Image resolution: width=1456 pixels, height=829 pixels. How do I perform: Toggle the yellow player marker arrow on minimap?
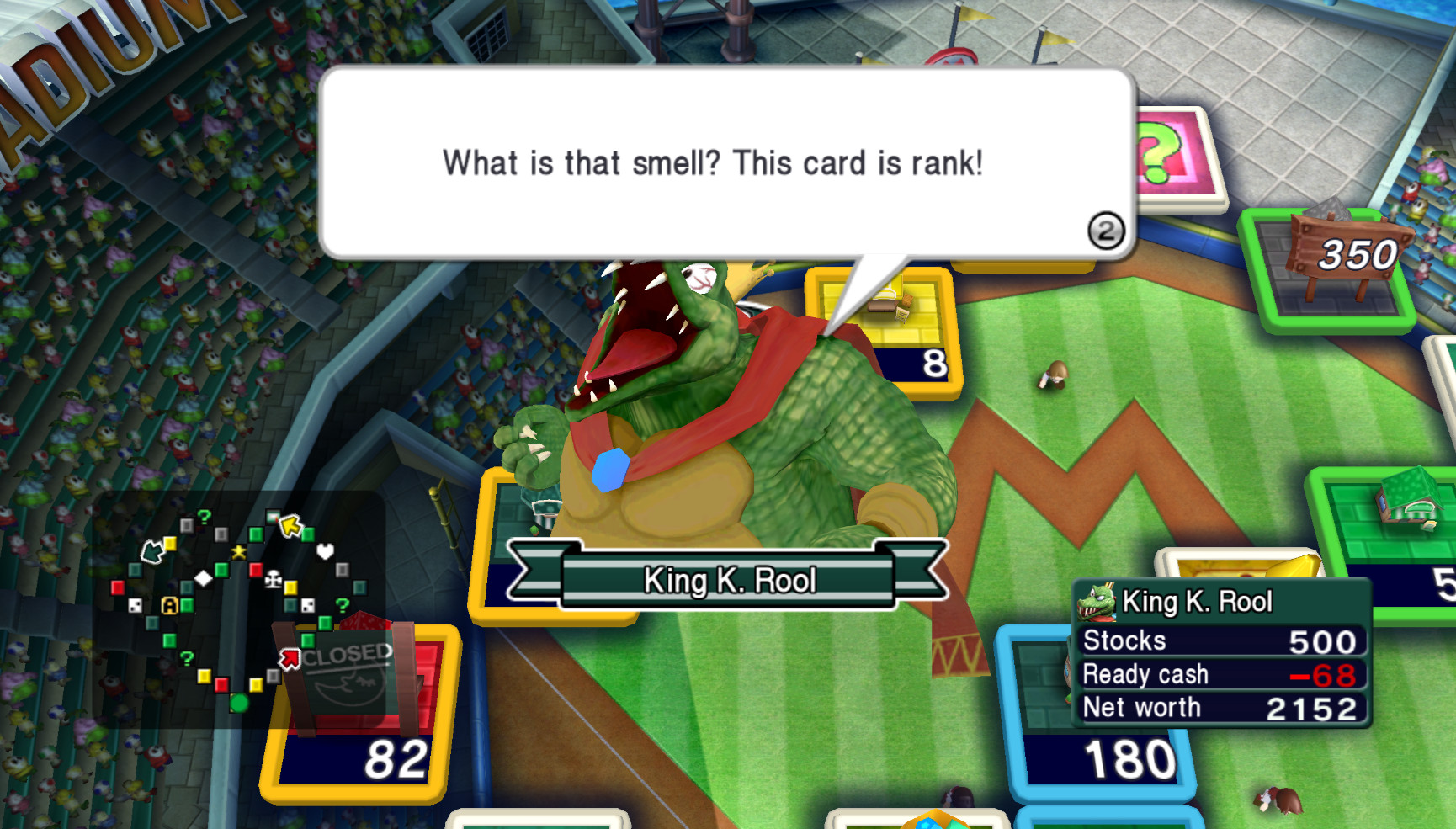coord(290,524)
